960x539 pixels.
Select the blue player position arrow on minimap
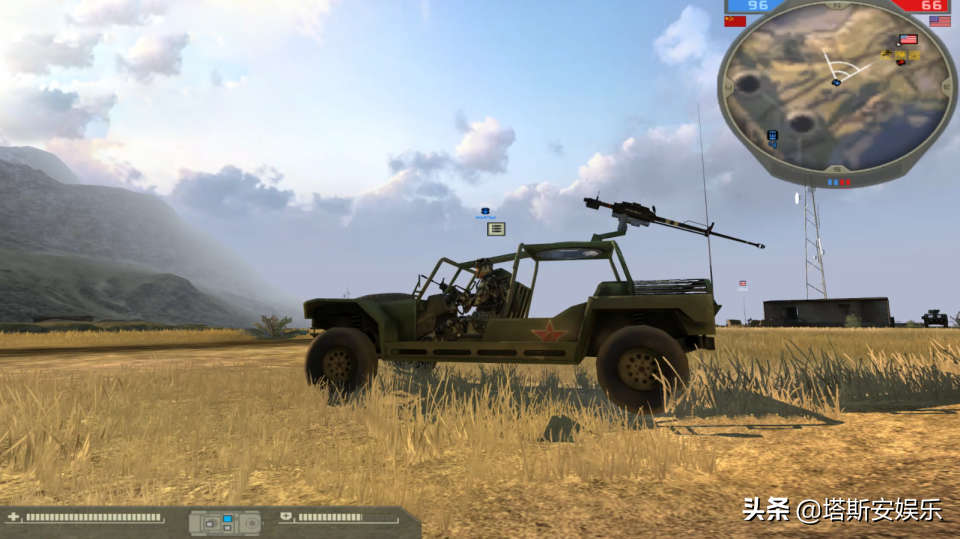(836, 82)
